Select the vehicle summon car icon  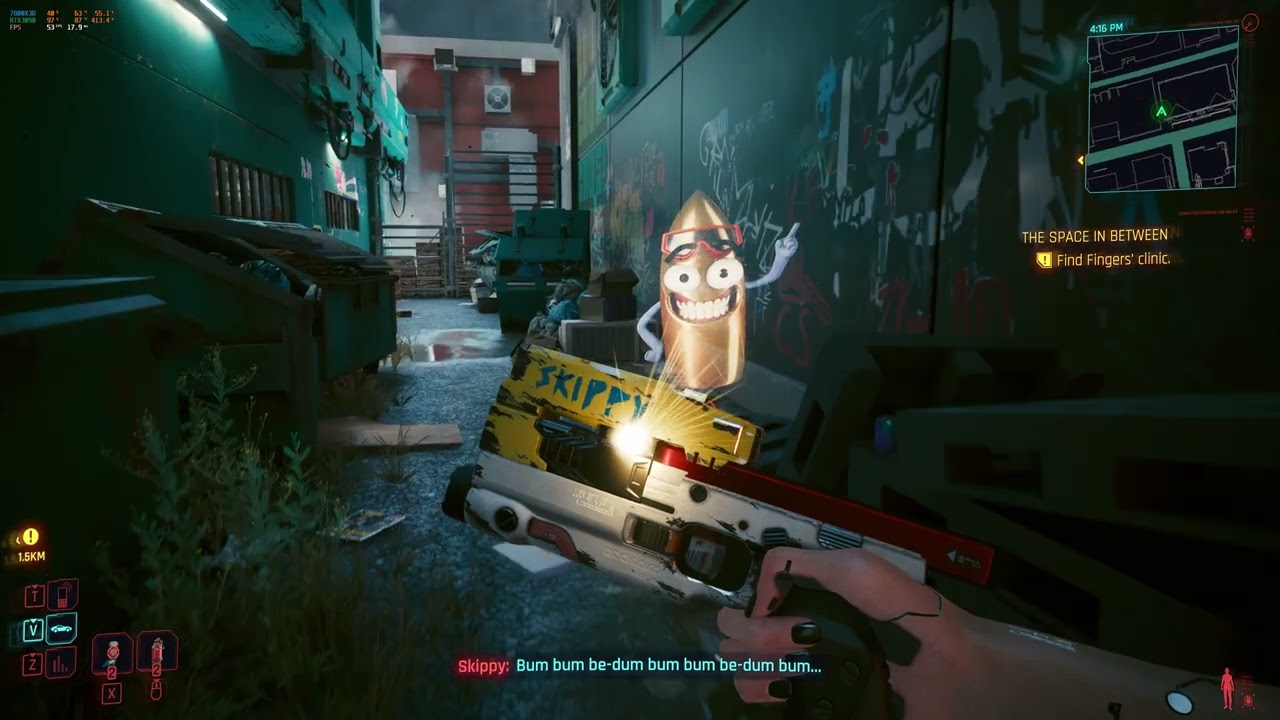60,628
